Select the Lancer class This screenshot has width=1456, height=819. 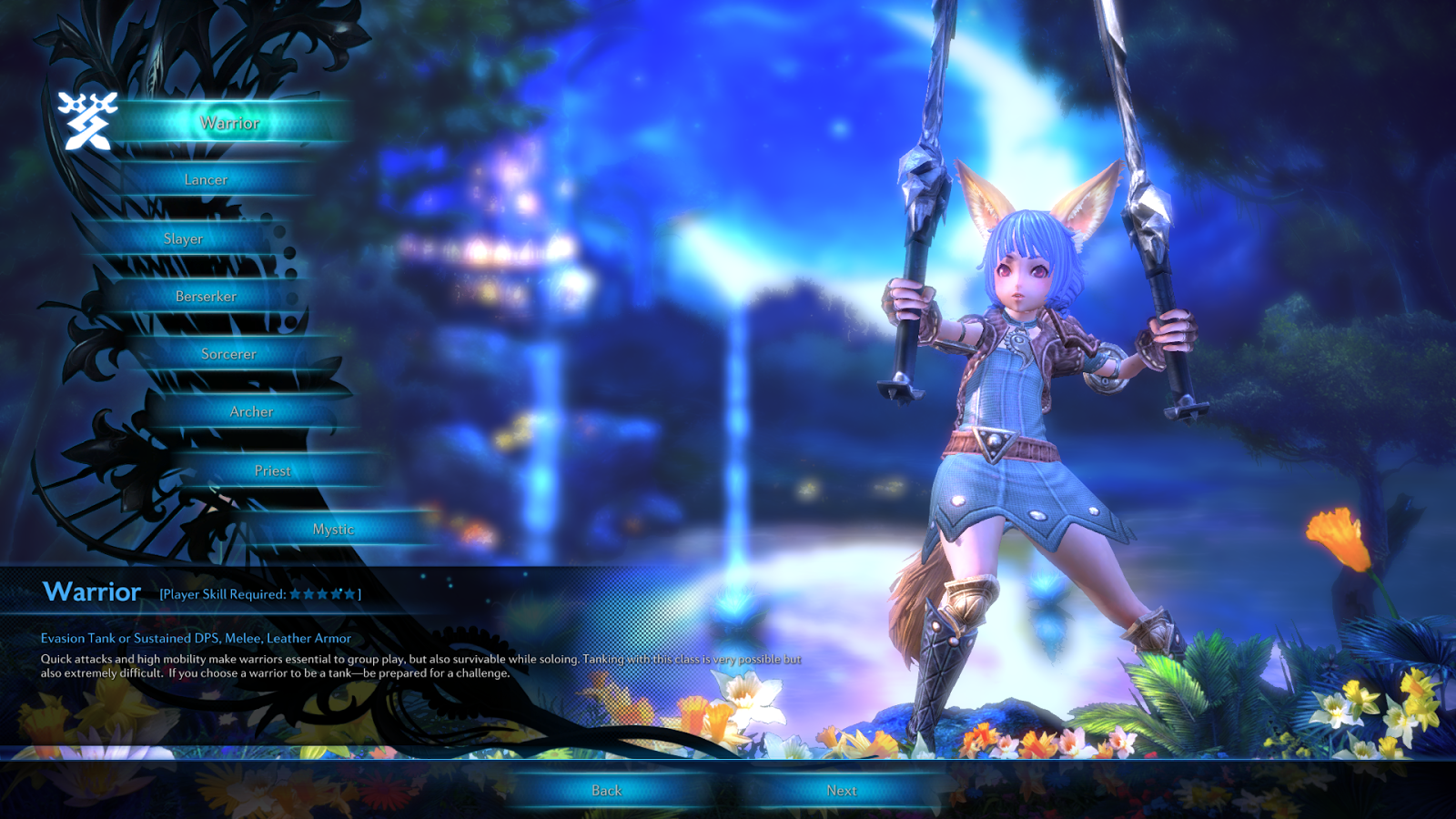[208, 179]
